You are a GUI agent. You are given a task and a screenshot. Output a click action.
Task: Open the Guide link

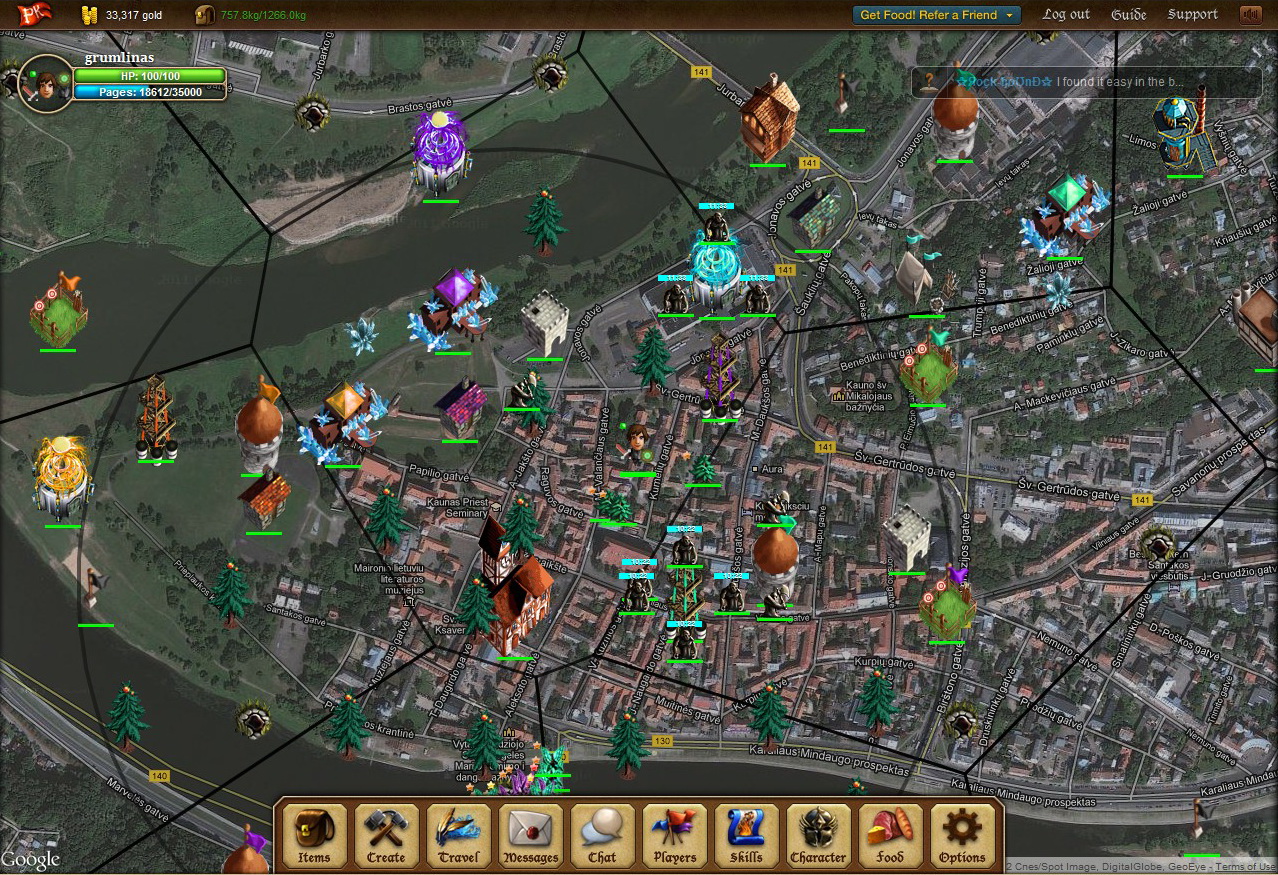[x=1129, y=15]
